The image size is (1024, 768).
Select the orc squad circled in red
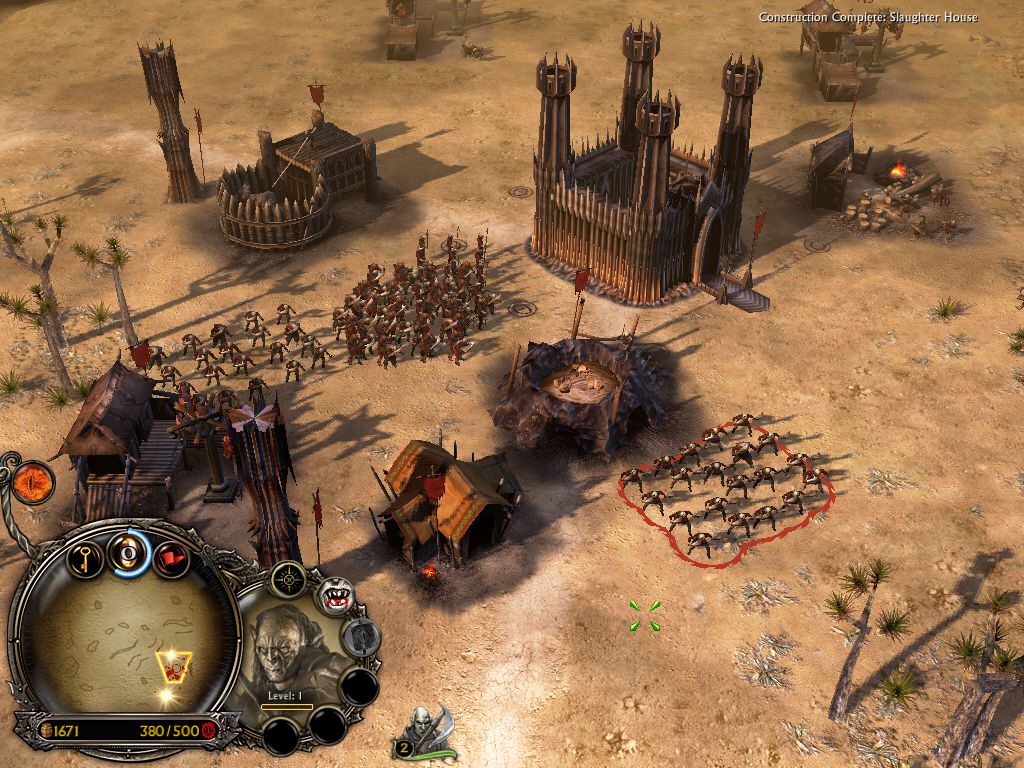tap(726, 487)
